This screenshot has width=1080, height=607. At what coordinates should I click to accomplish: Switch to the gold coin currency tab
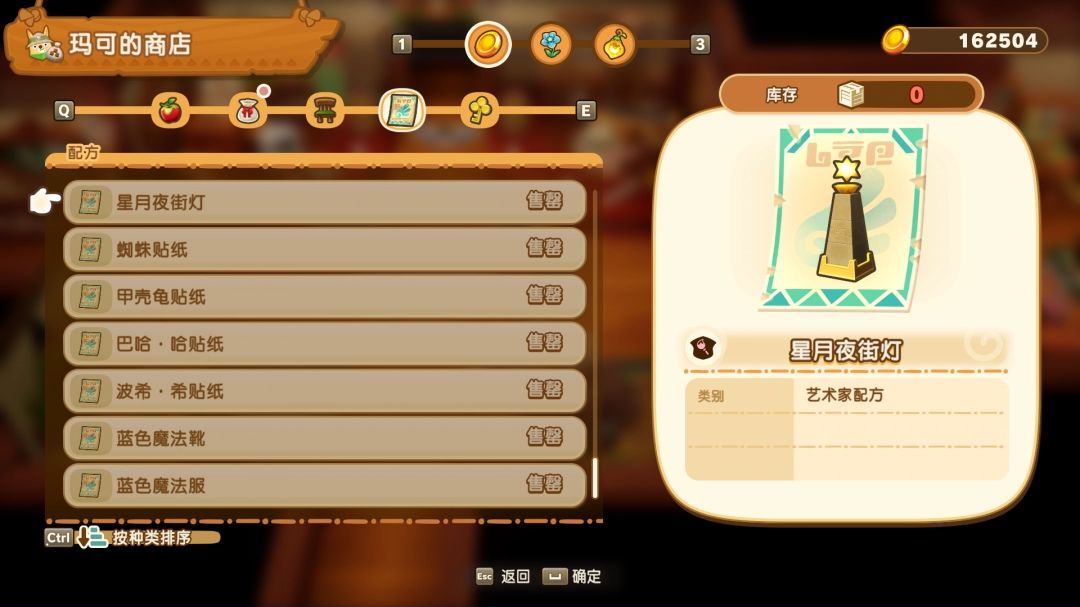coord(488,44)
